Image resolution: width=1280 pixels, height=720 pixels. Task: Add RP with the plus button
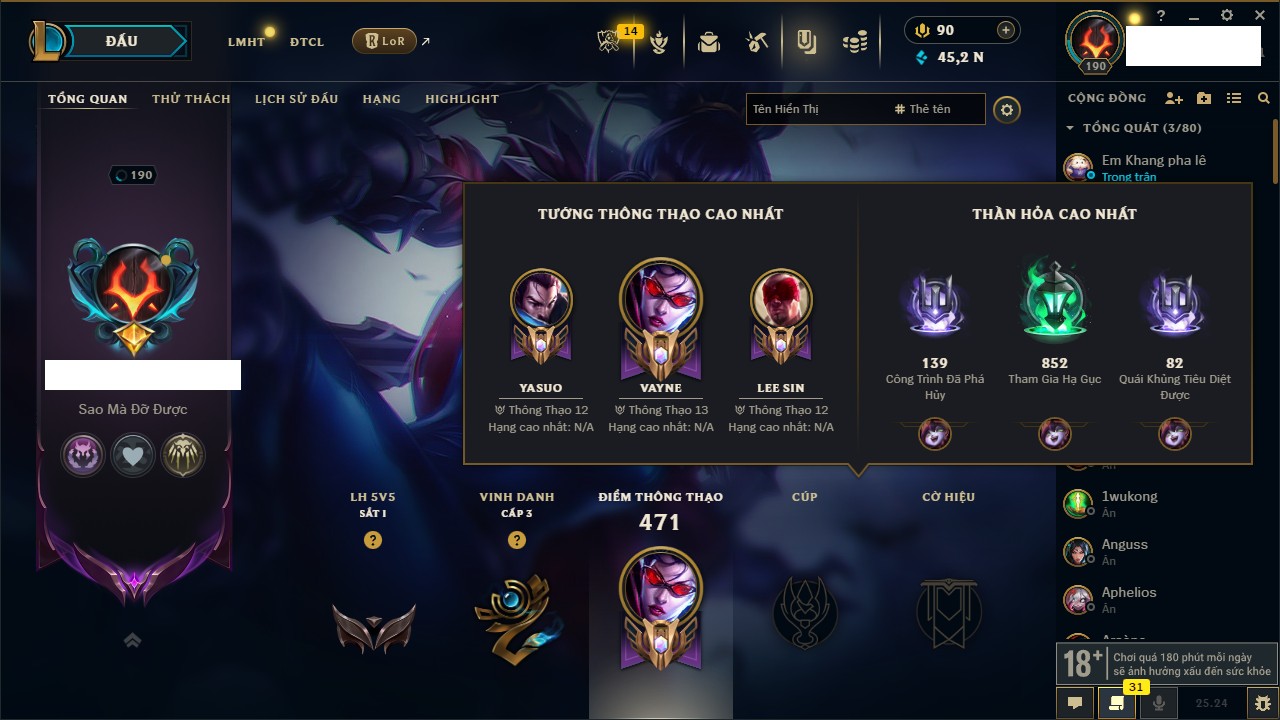pyautogui.click(x=1006, y=30)
